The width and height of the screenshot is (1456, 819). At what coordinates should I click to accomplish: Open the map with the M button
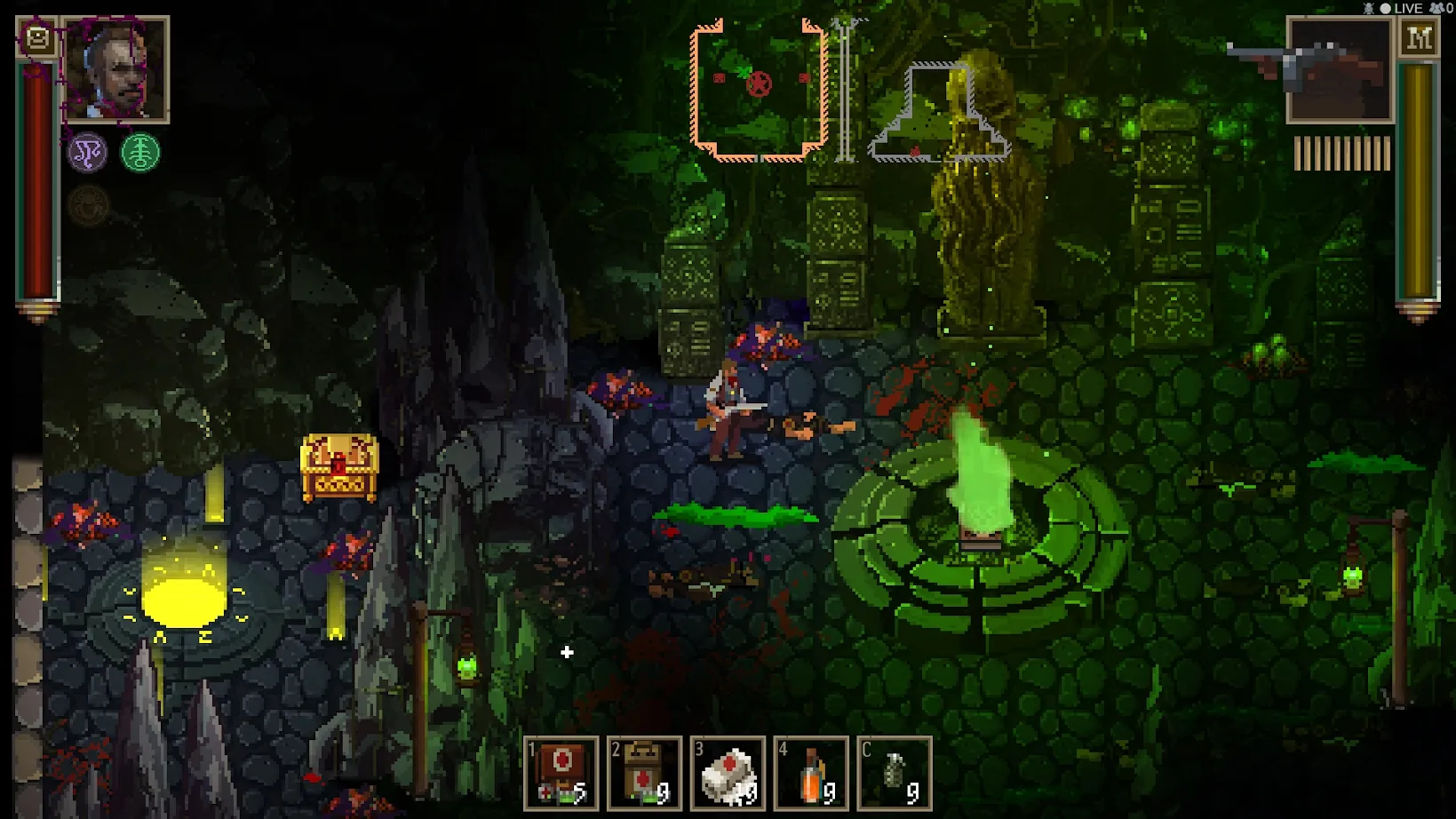click(1419, 38)
